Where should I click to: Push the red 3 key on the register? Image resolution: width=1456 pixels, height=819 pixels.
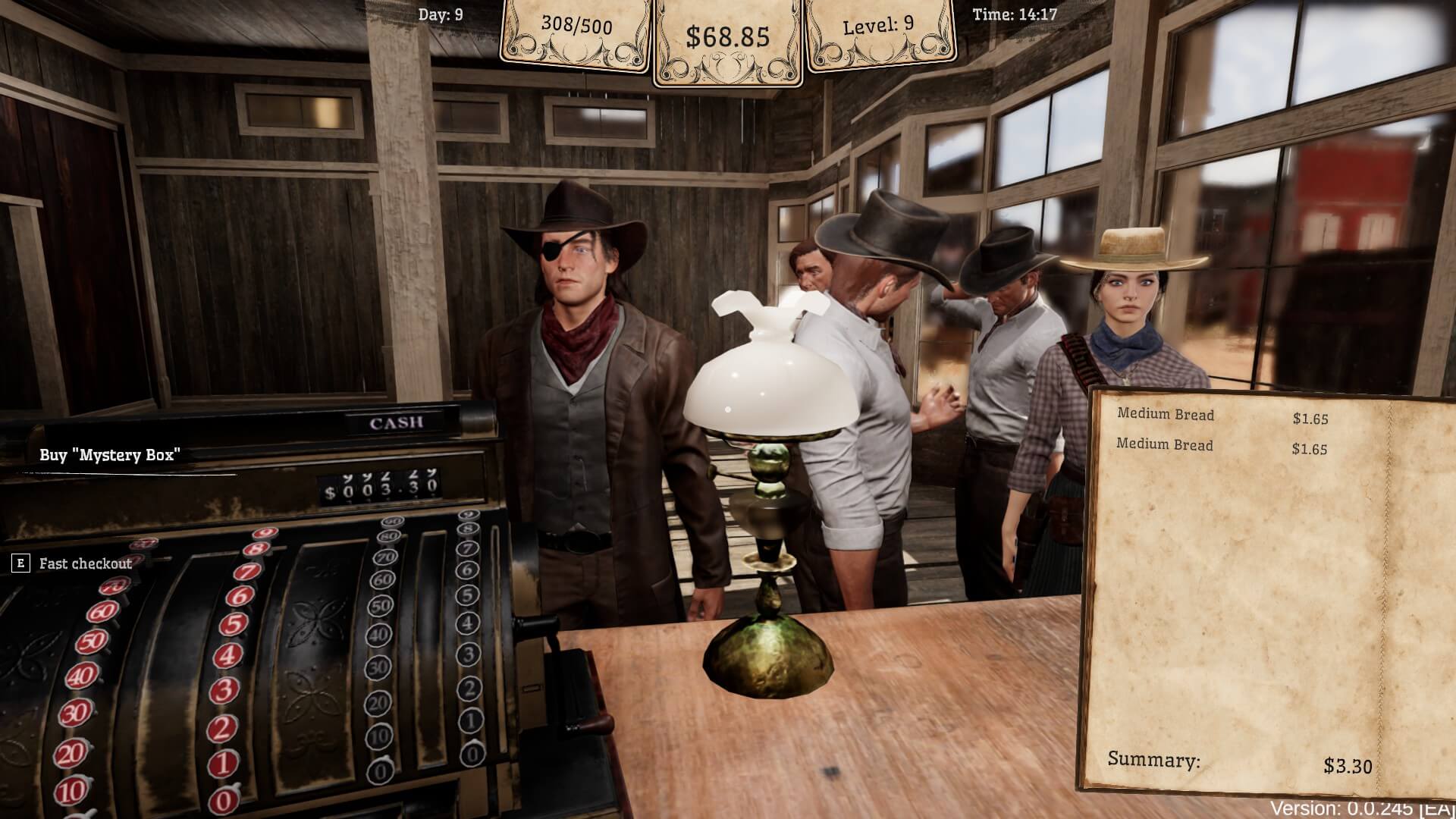224,691
